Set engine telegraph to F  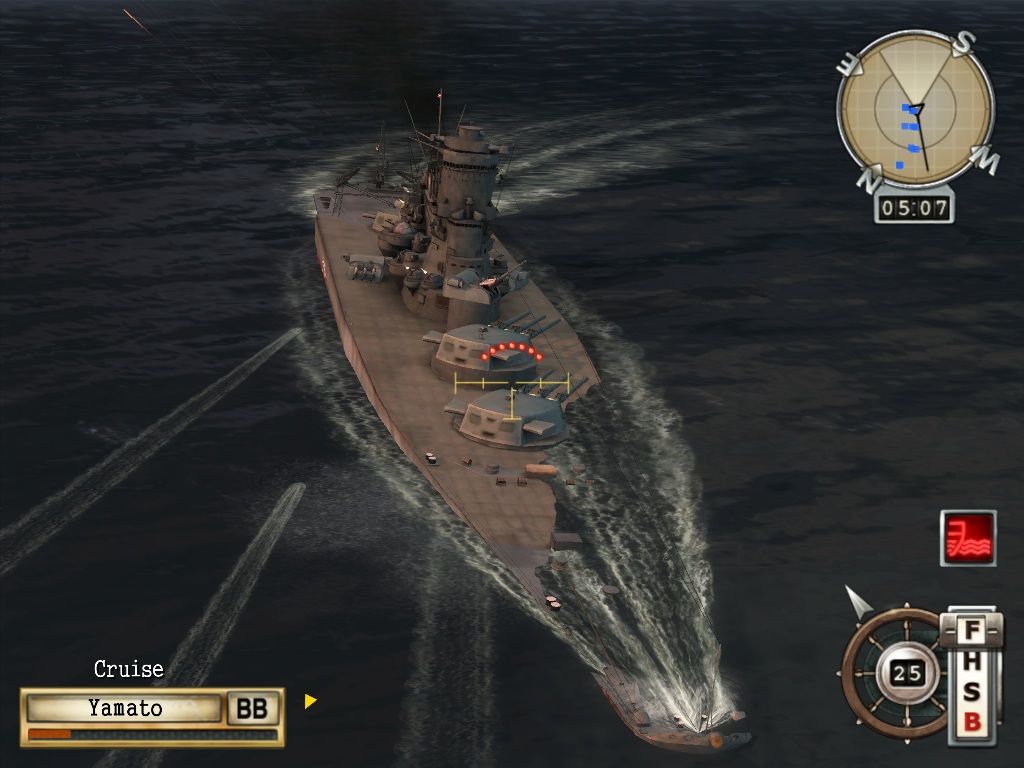(x=970, y=632)
